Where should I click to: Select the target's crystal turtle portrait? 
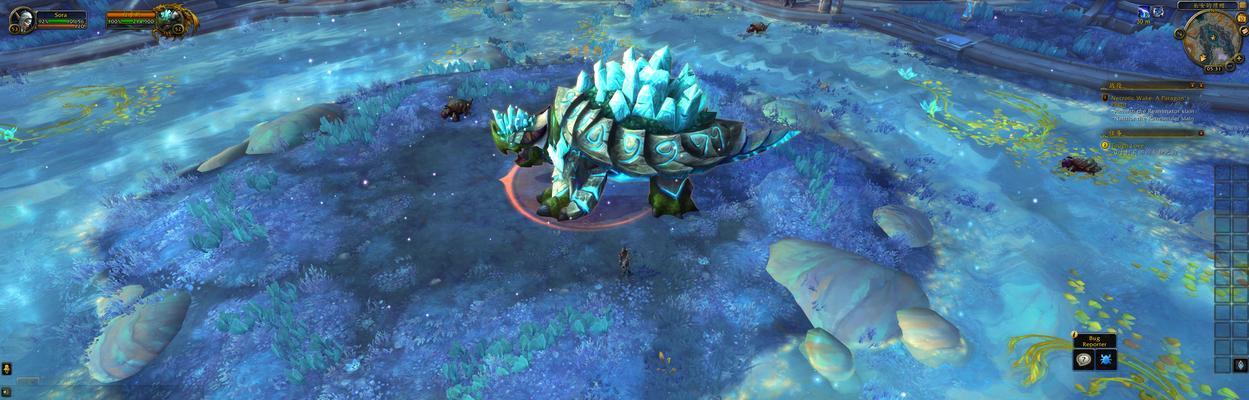pyautogui.click(x=170, y=18)
